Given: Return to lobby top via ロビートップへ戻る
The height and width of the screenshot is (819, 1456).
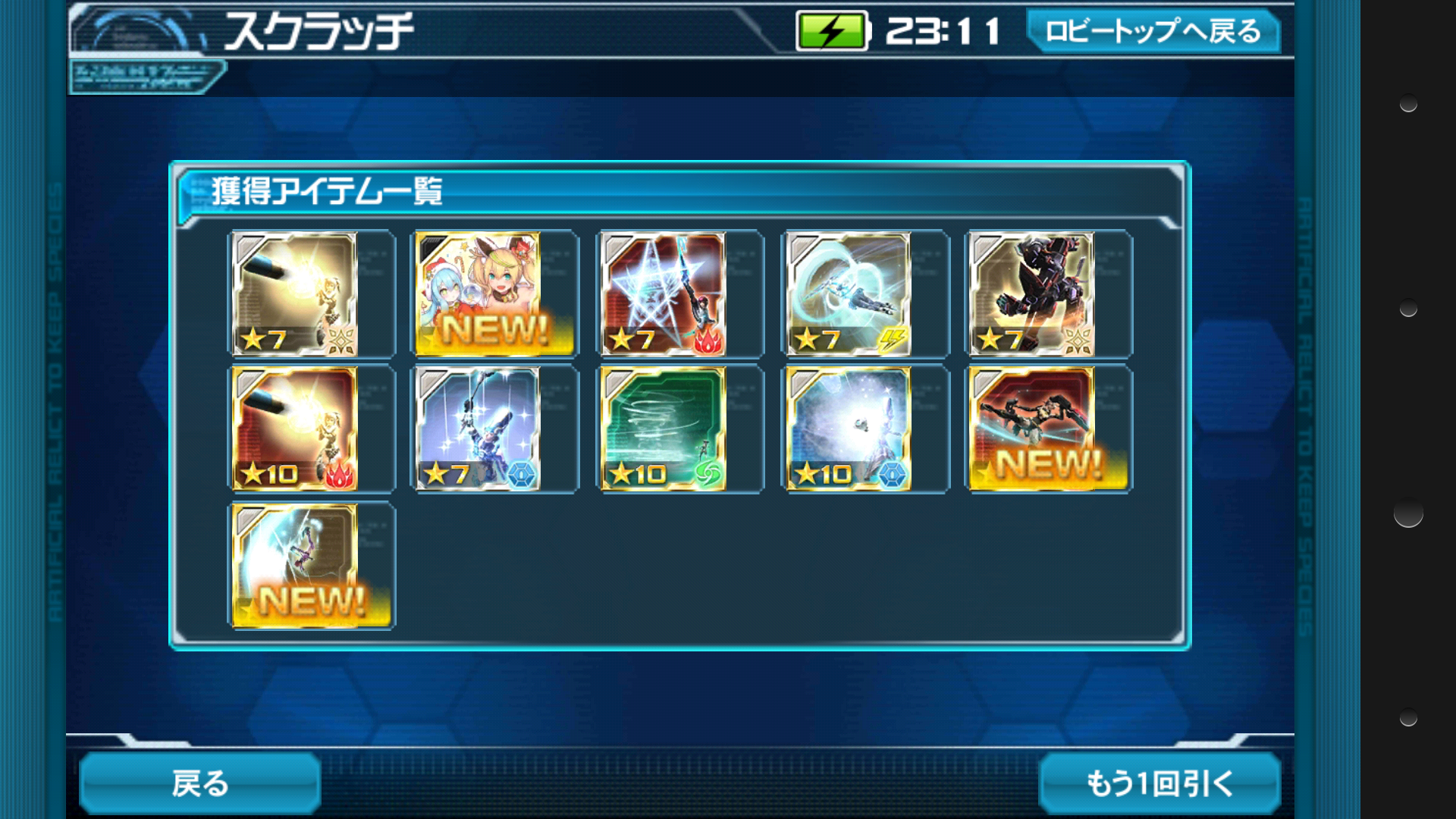Looking at the screenshot, I should 1153,31.
